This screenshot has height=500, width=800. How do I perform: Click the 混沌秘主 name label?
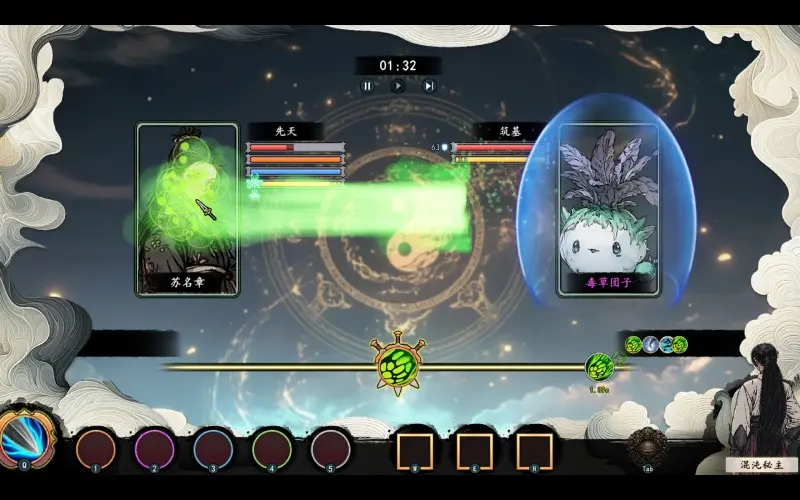[761, 465]
